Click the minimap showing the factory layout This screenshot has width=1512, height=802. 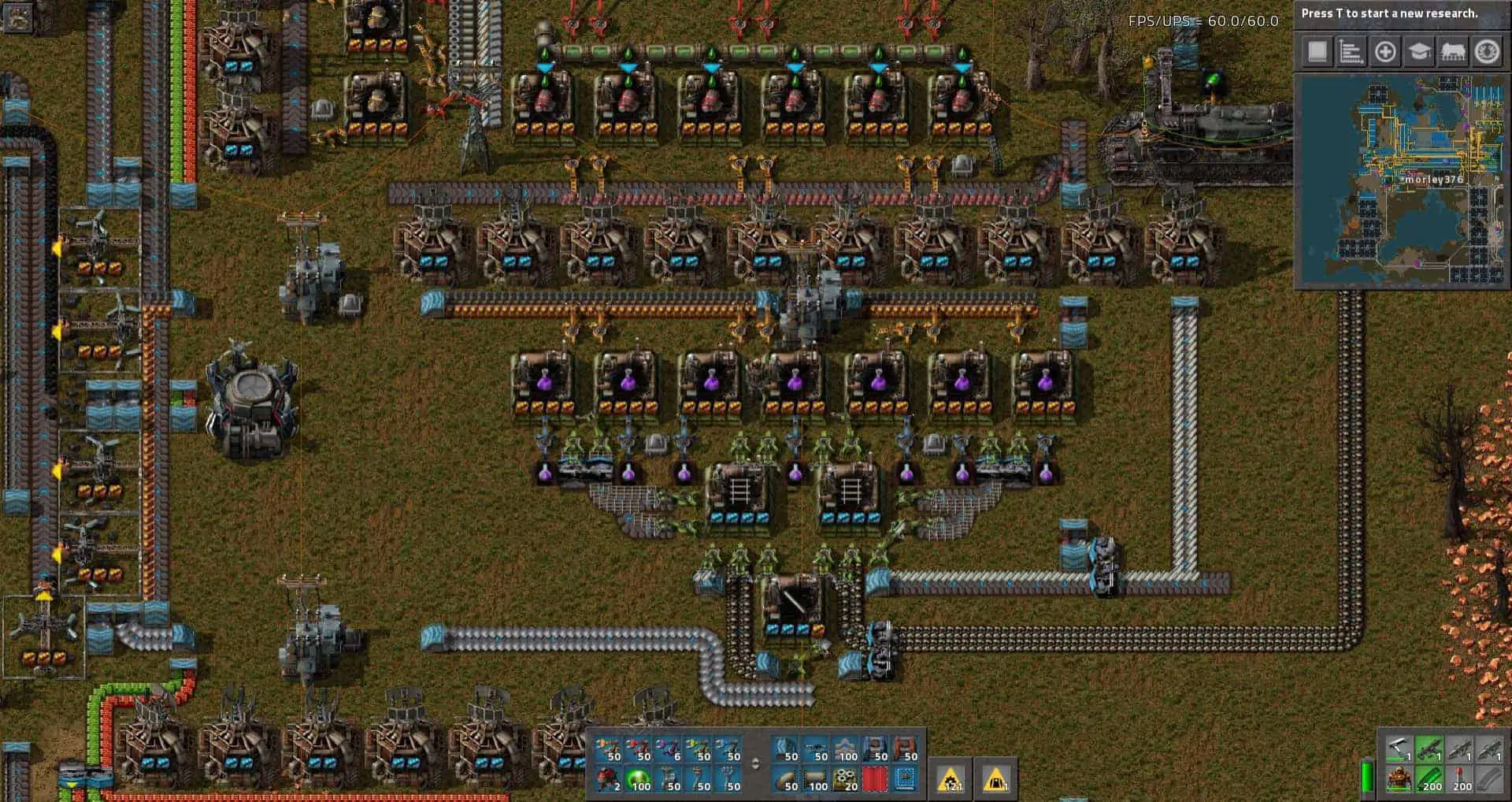click(x=1402, y=180)
